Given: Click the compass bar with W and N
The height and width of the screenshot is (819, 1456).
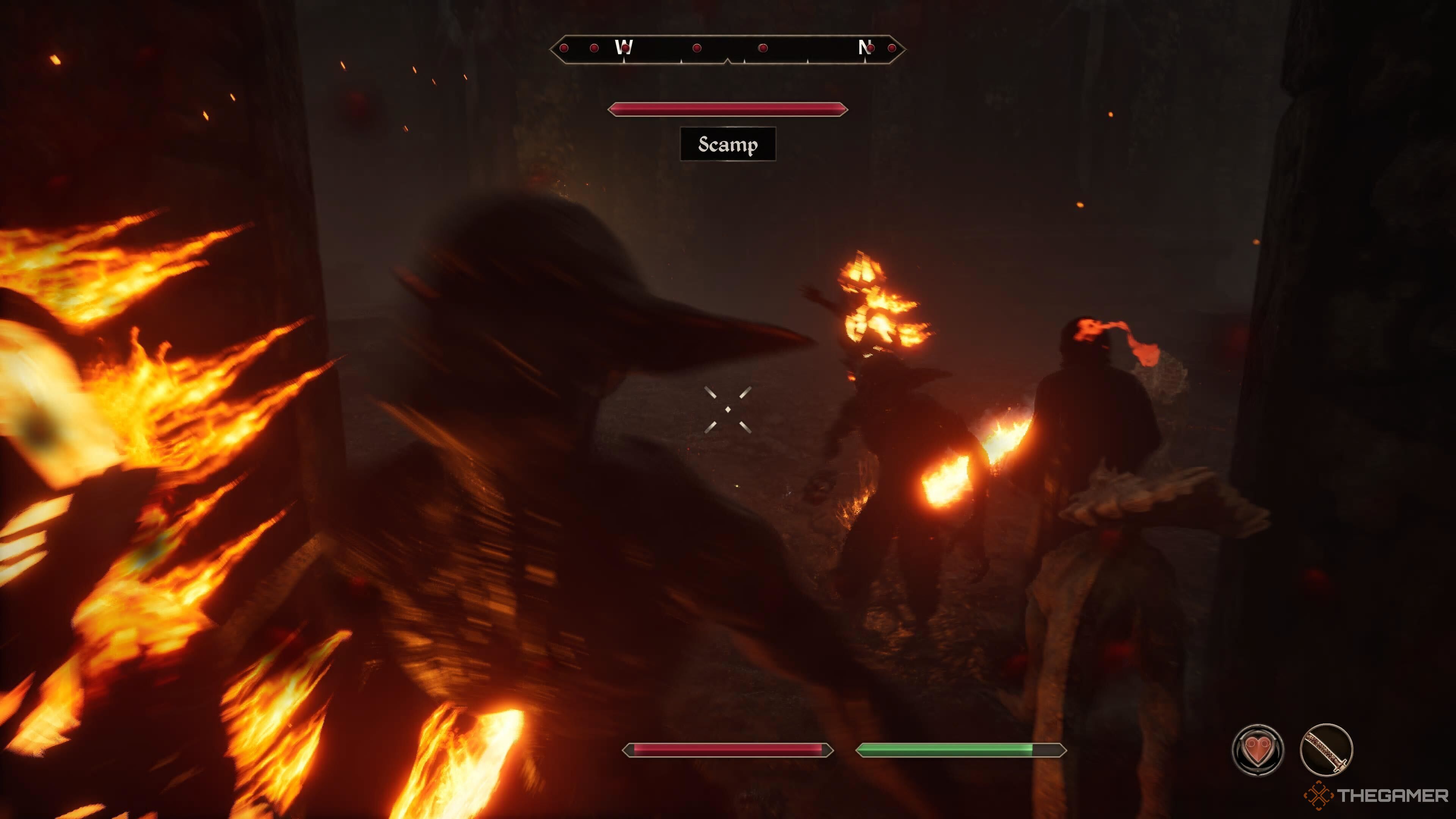Looking at the screenshot, I should 728,49.
